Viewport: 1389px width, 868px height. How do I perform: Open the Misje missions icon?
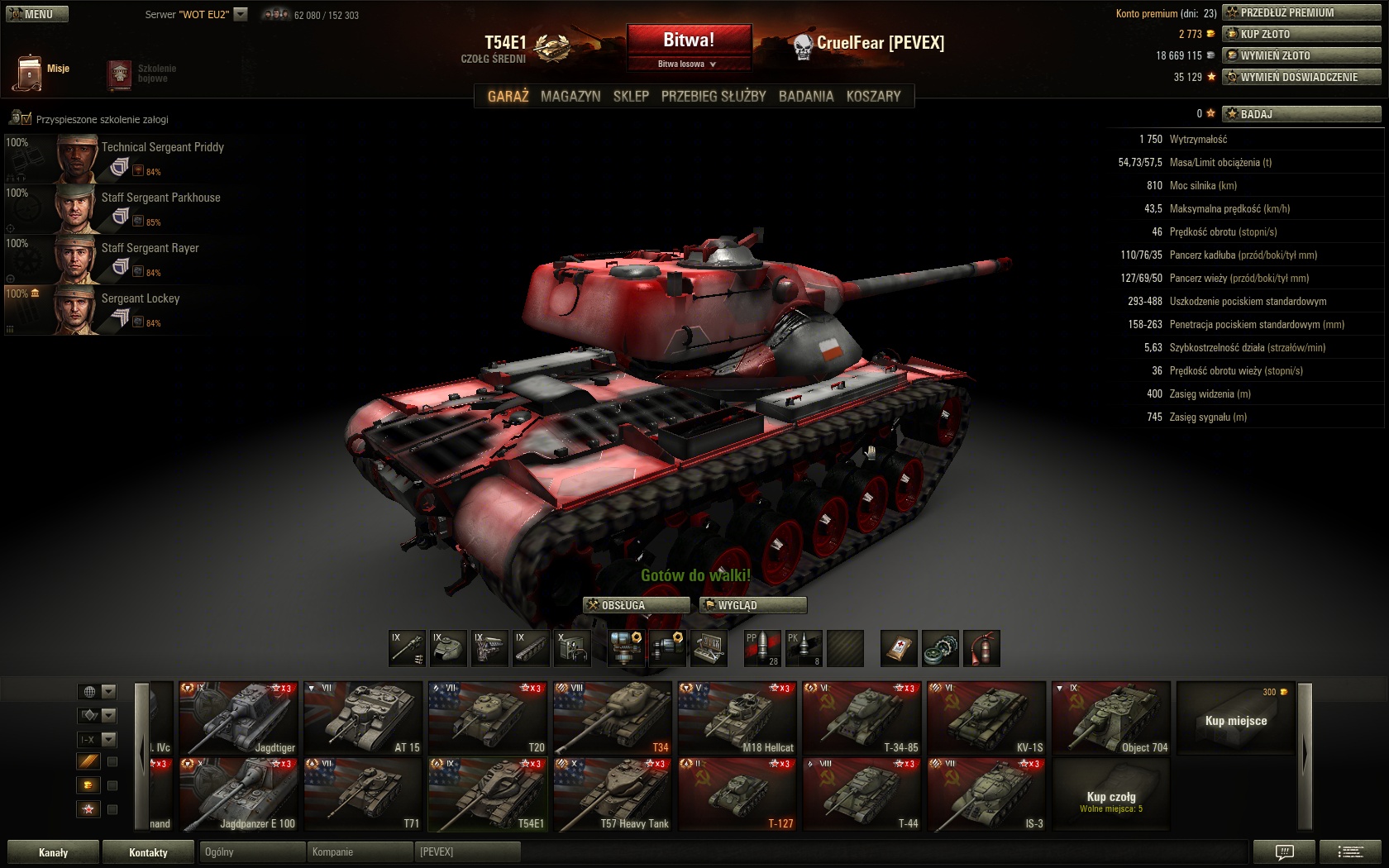coord(29,72)
